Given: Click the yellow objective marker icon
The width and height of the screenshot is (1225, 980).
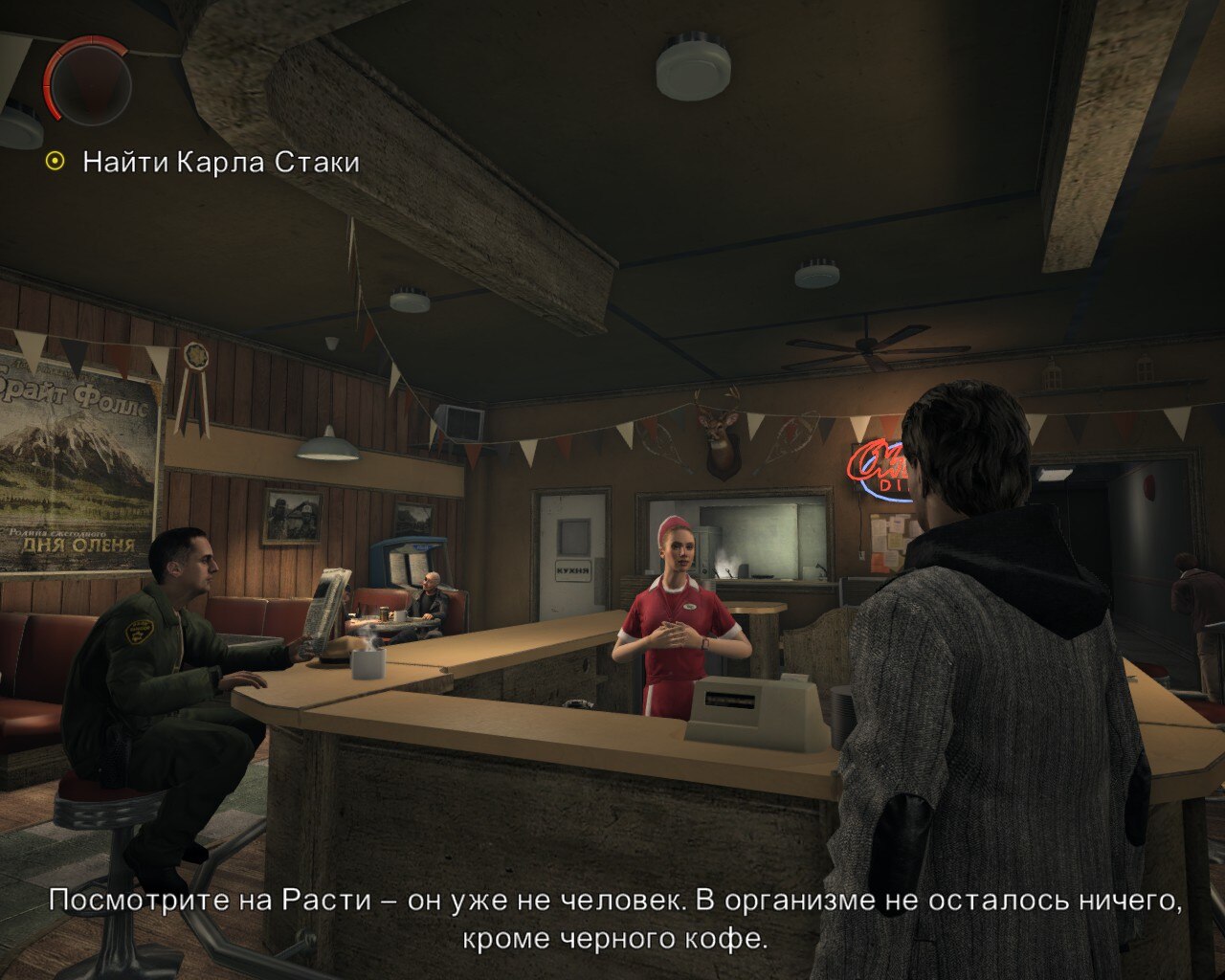Looking at the screenshot, I should point(55,162).
